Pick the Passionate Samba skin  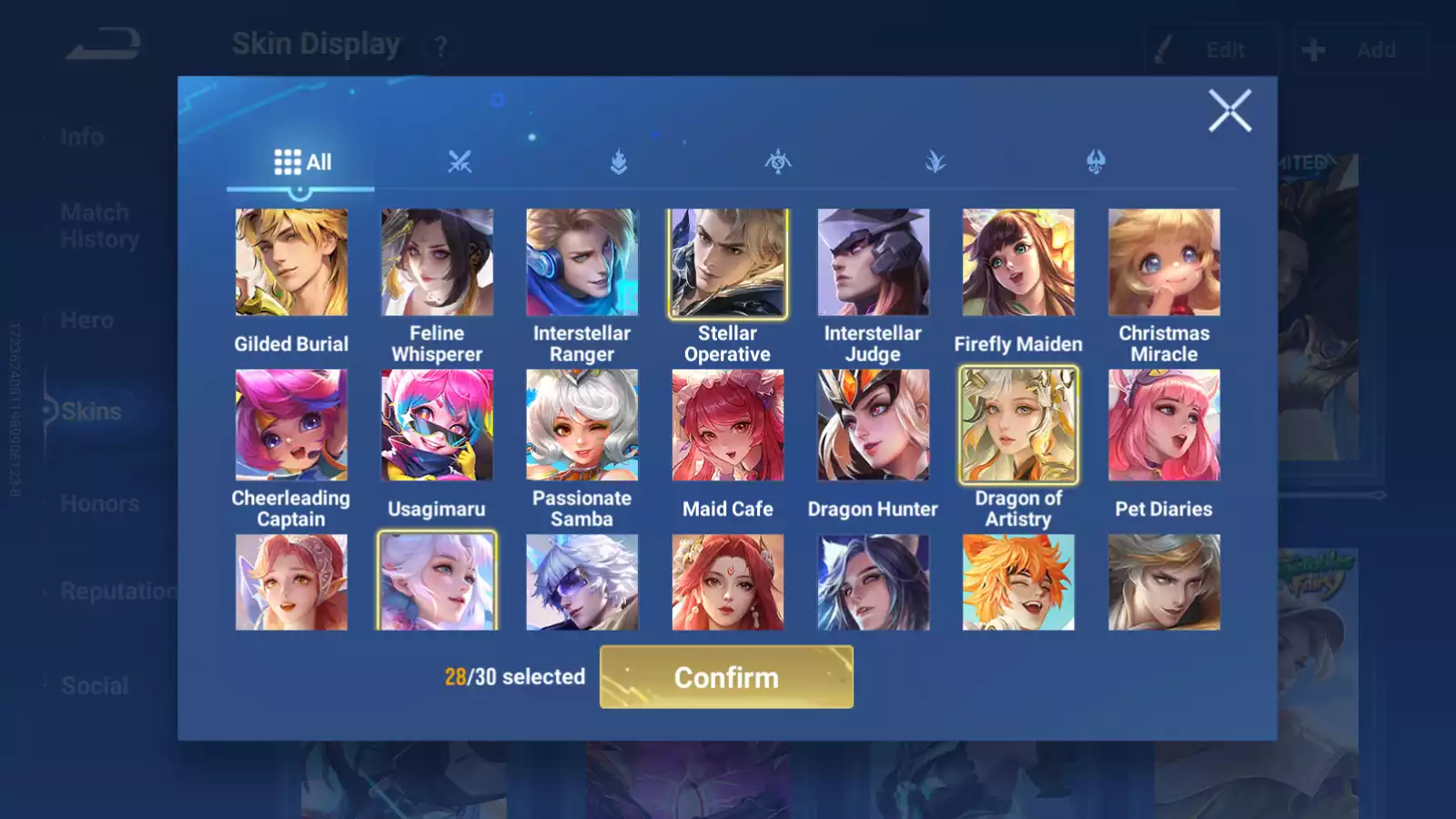[x=582, y=425]
